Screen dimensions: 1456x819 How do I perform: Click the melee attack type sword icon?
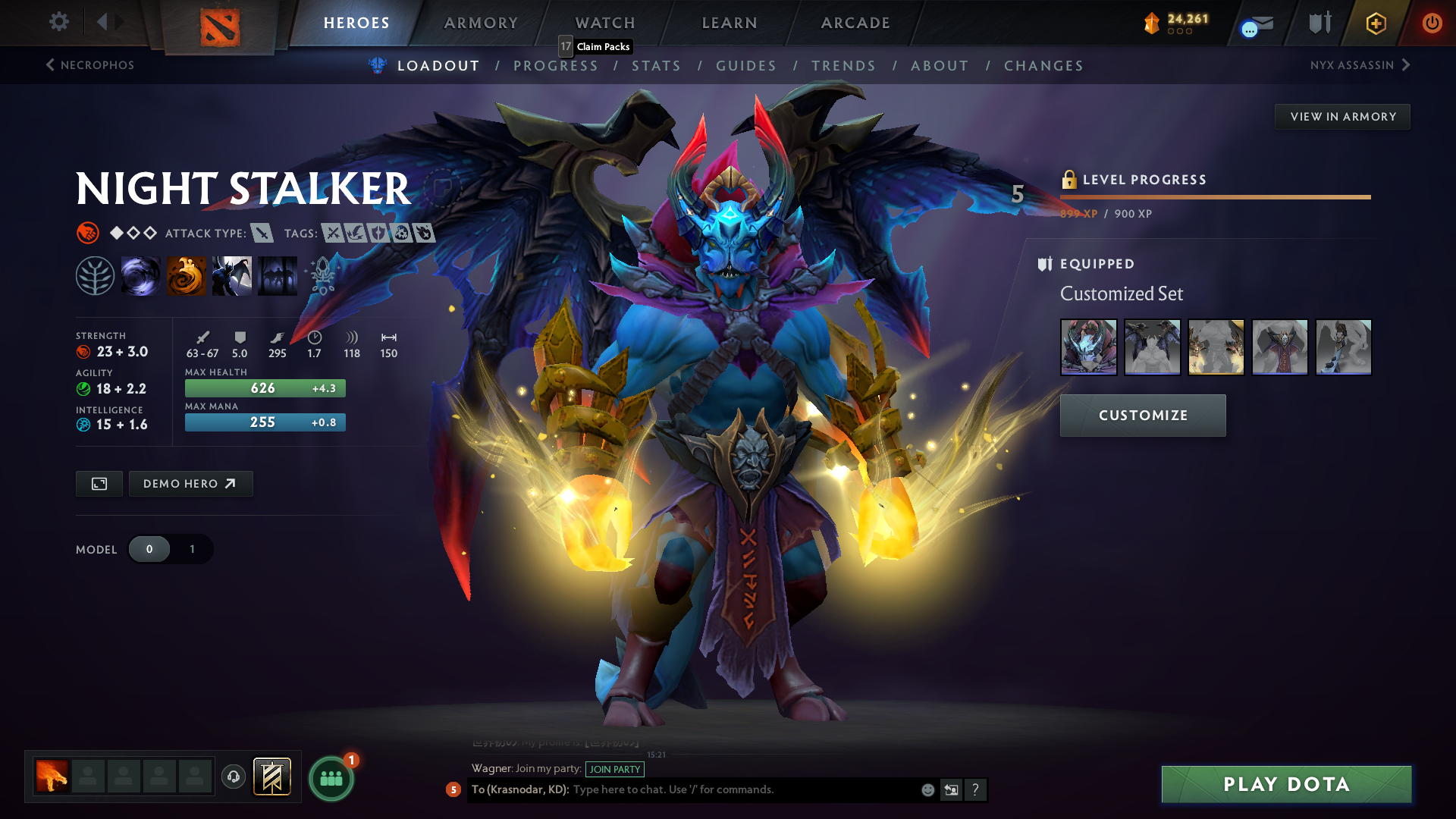pos(262,234)
